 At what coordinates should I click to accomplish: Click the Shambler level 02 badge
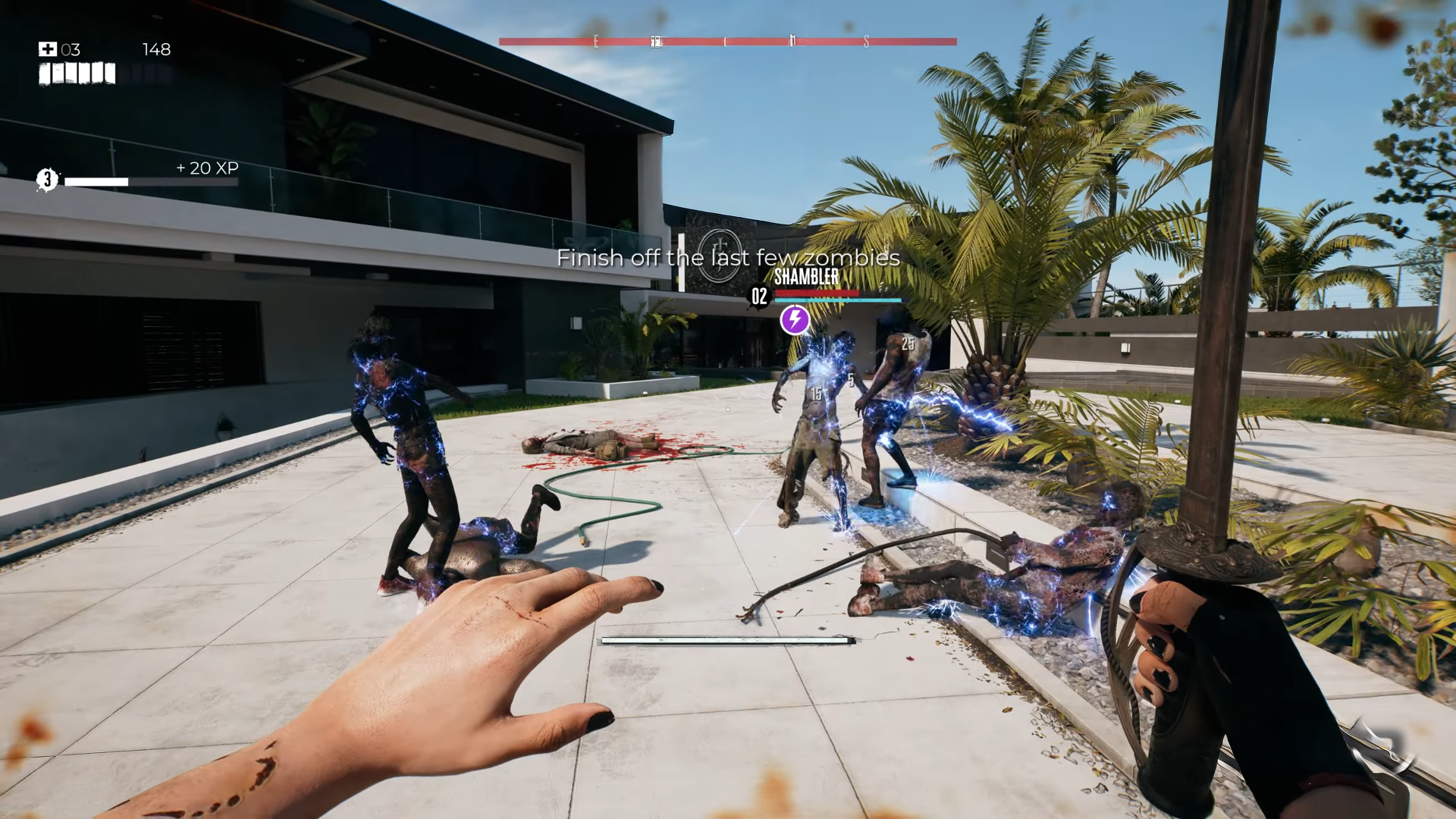click(x=759, y=297)
